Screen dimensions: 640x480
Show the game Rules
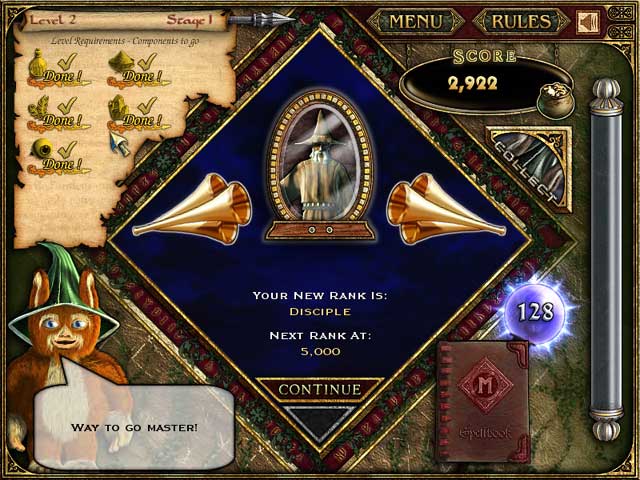pyautogui.click(x=521, y=21)
